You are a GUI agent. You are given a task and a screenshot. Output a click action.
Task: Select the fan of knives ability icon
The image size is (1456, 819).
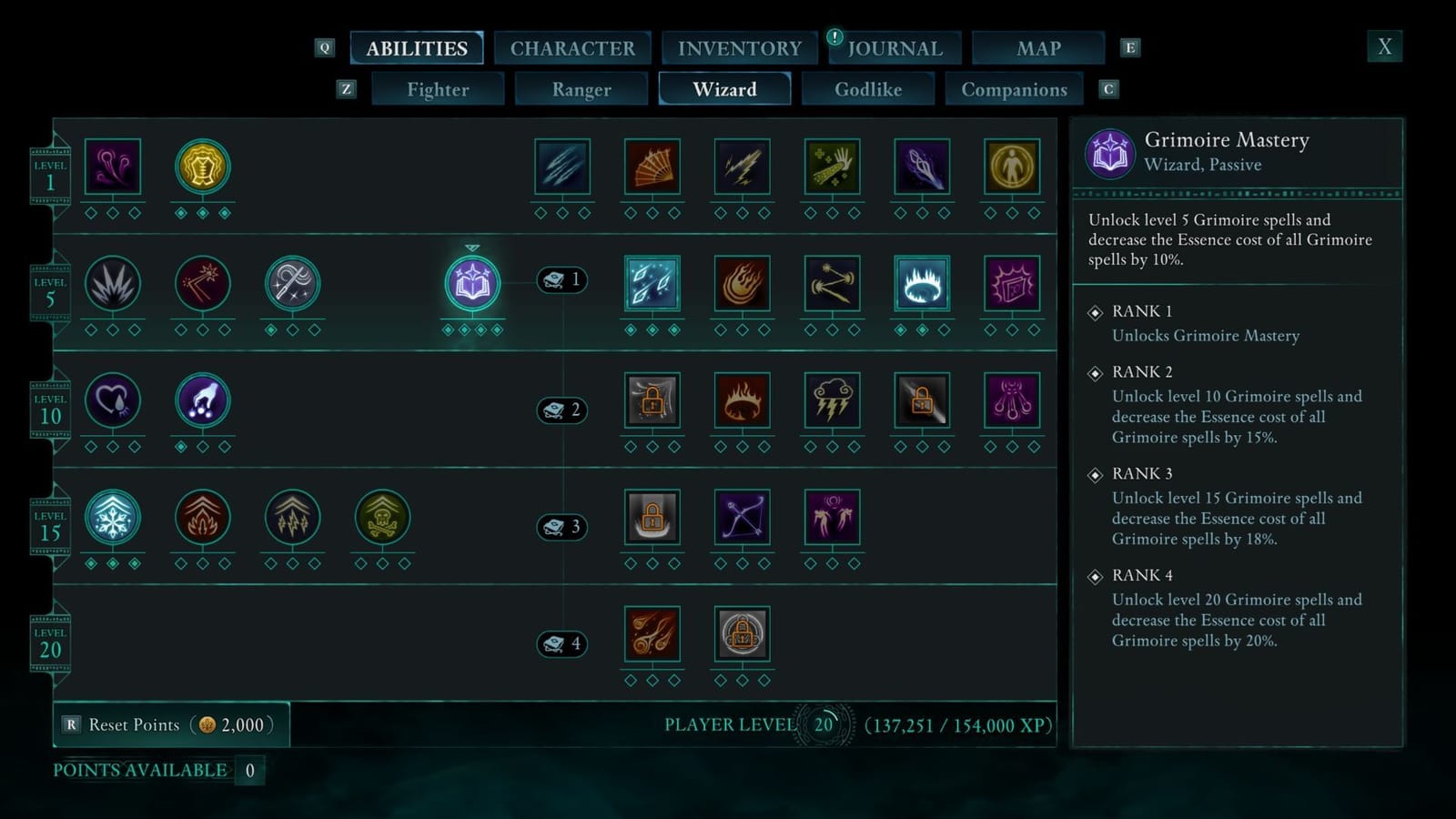(x=652, y=168)
